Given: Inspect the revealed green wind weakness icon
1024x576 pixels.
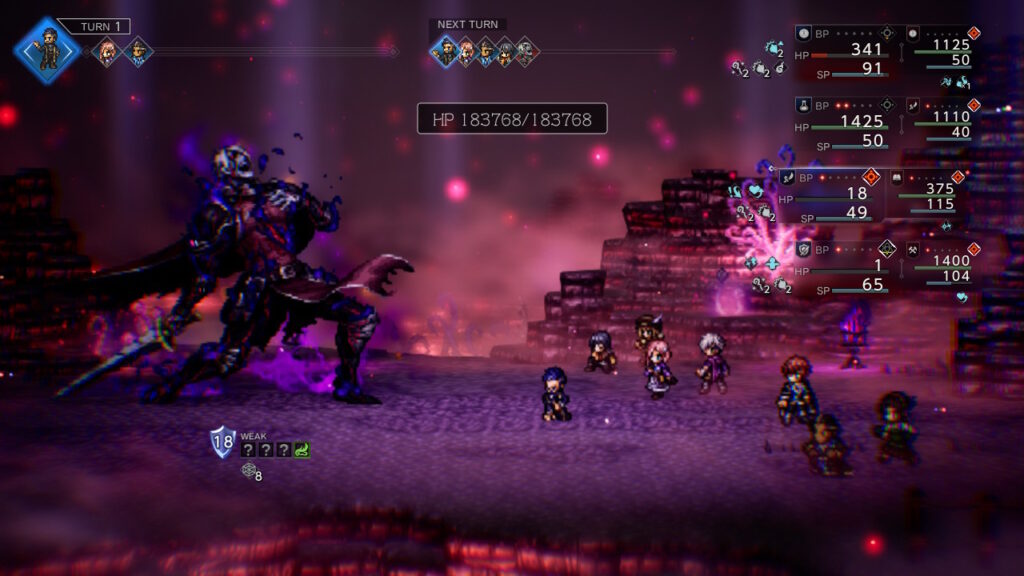Looking at the screenshot, I should 302,450.
